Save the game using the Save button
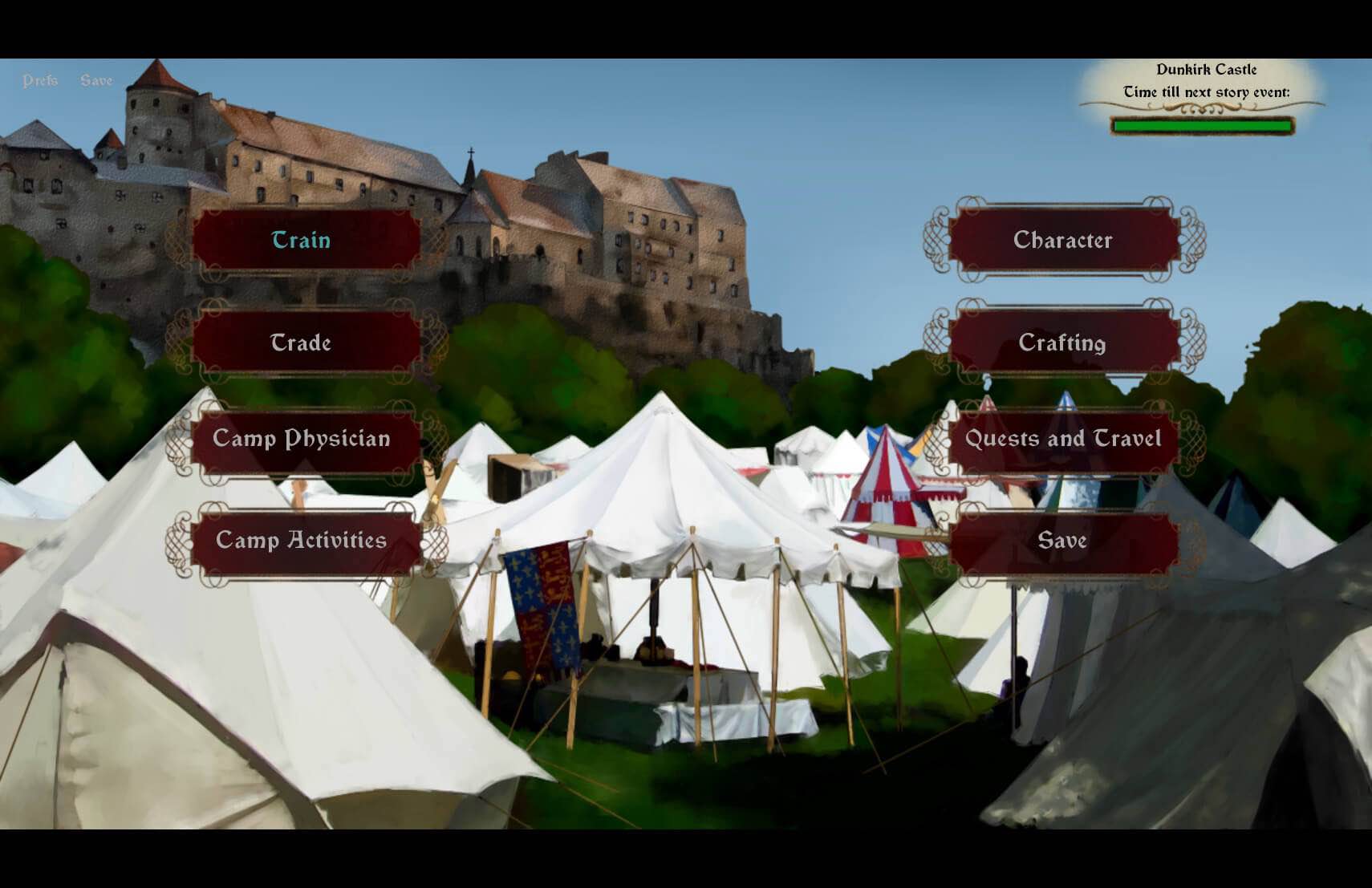 [x=1063, y=541]
